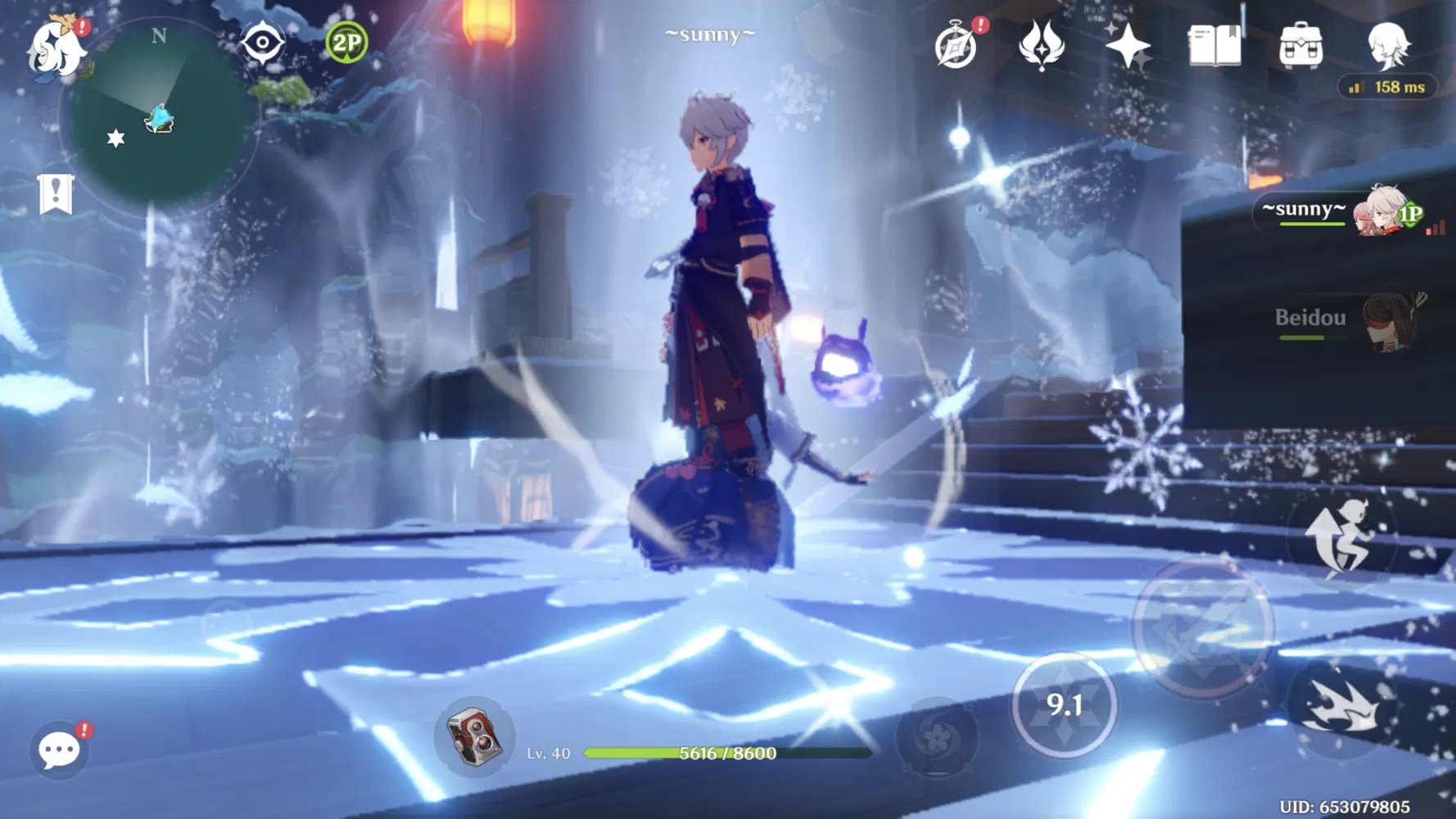Image resolution: width=1456 pixels, height=819 pixels.
Task: Tap the HP bar showing 5616/8600
Action: [721, 753]
